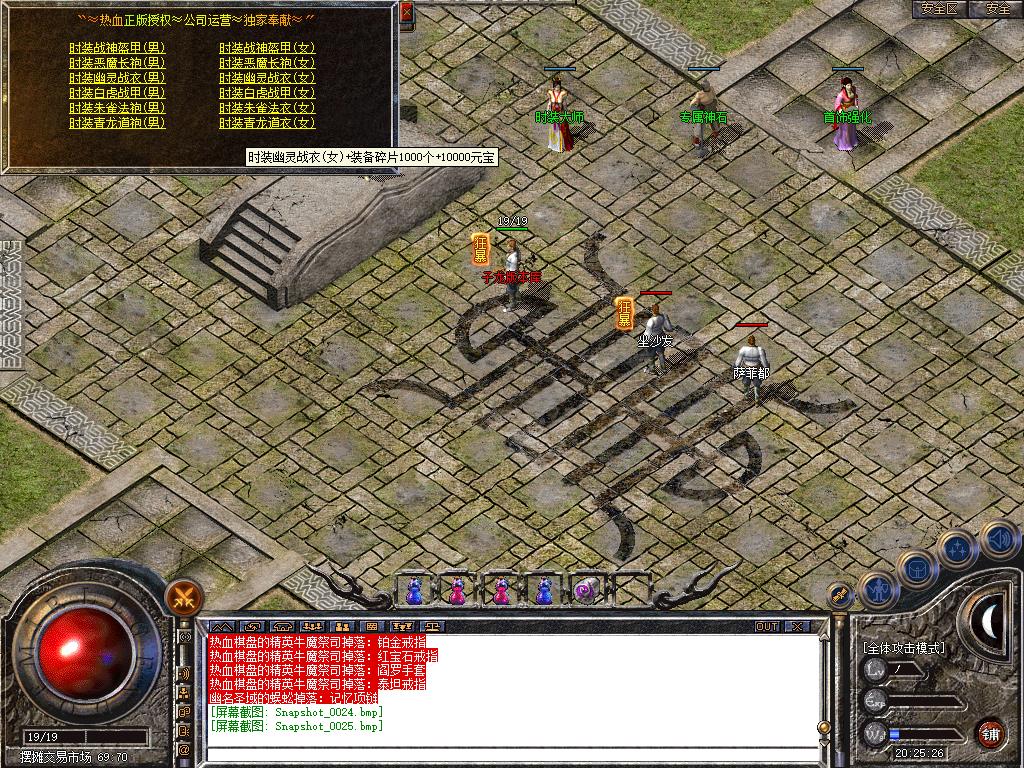
Task: Choose 时装朱雀法袍(男) costume link
Action: tap(117, 107)
